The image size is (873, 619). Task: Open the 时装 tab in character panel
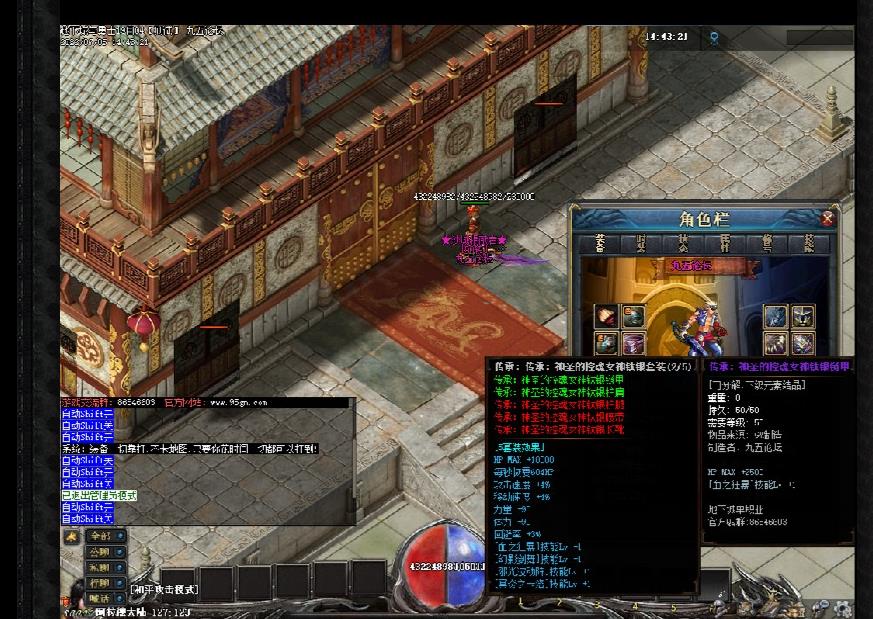[x=641, y=243]
